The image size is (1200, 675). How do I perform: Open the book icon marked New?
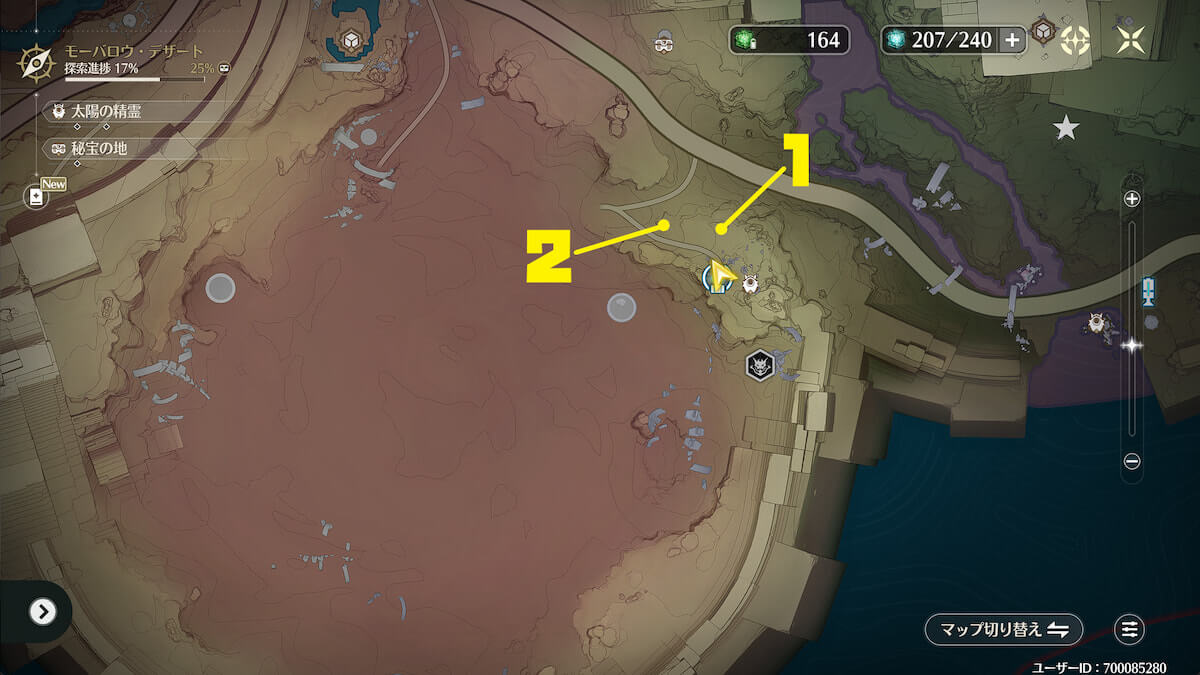37,196
